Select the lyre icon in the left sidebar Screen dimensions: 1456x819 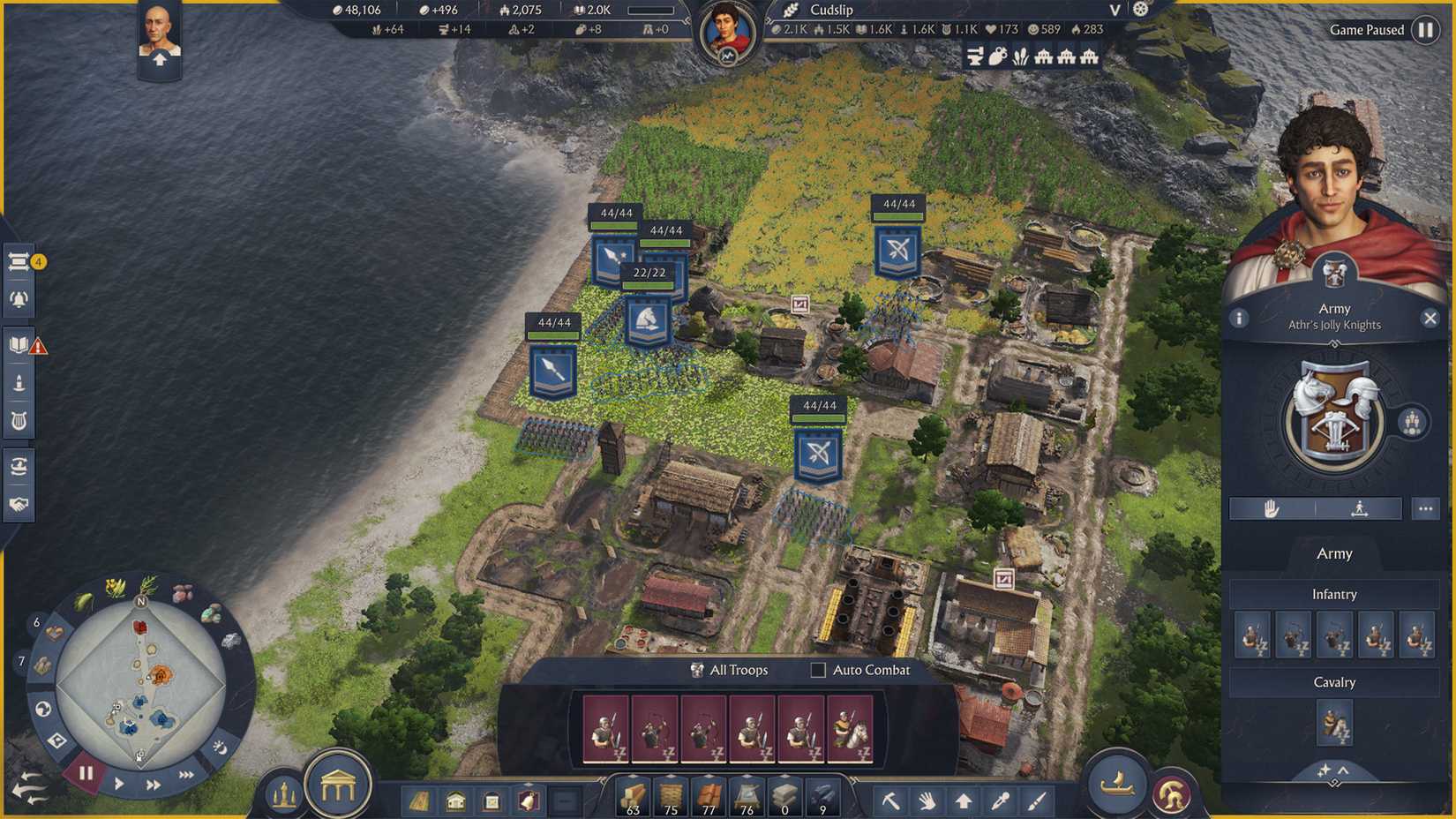pyautogui.click(x=19, y=422)
